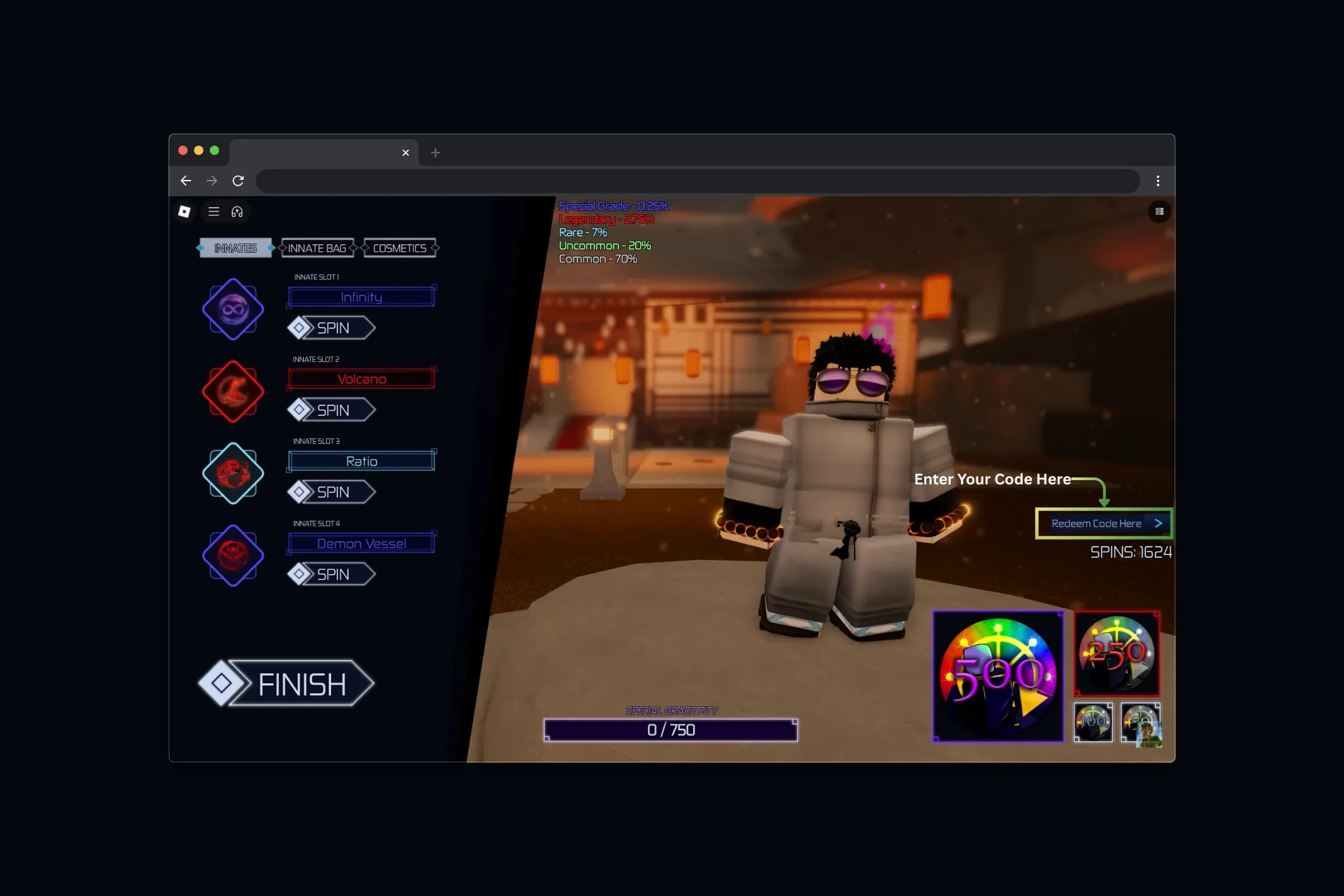Select the 250 spins bundle thumbnail
This screenshot has width=1344, height=896.
click(1116, 653)
